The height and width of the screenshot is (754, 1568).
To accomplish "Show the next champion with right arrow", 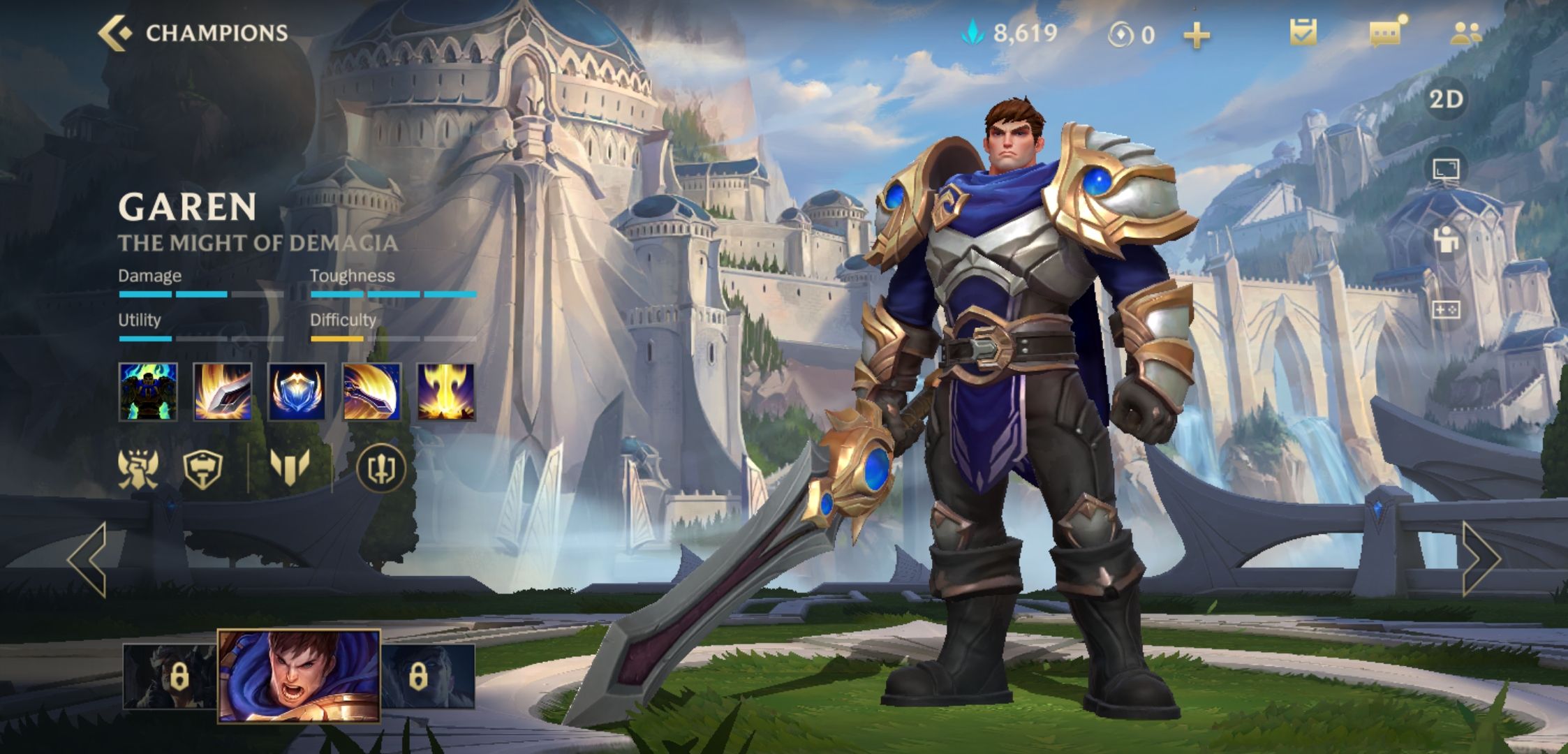I will (1480, 559).
